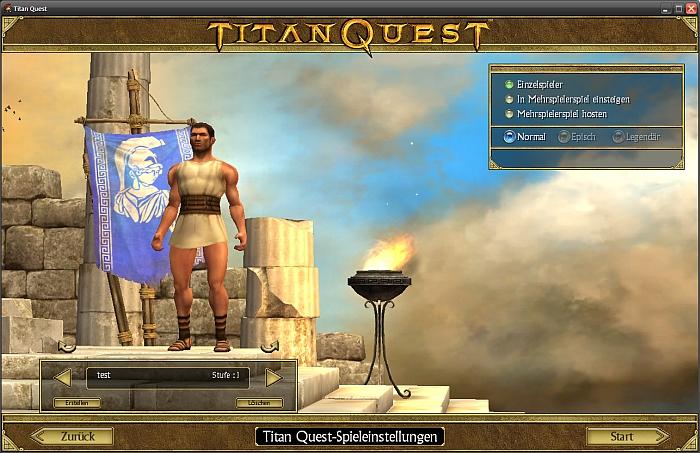Choose the Normal difficulty
The height and width of the screenshot is (453, 700).
coord(510,136)
